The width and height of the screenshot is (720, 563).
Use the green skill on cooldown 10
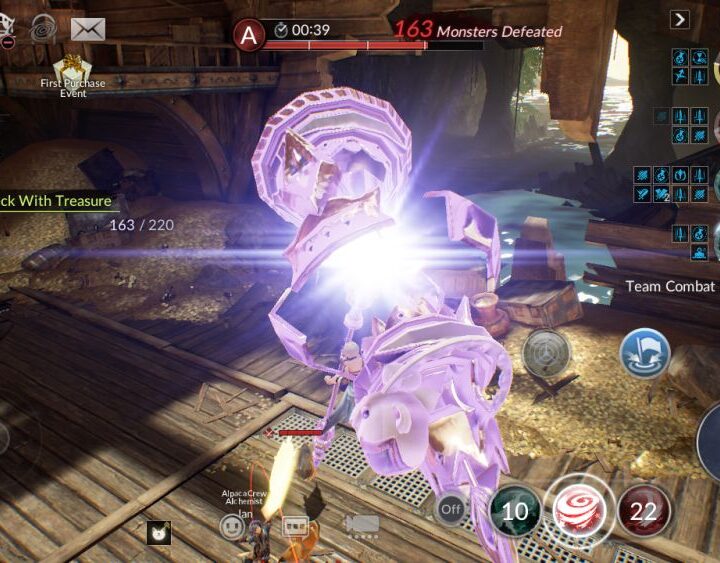coord(515,512)
